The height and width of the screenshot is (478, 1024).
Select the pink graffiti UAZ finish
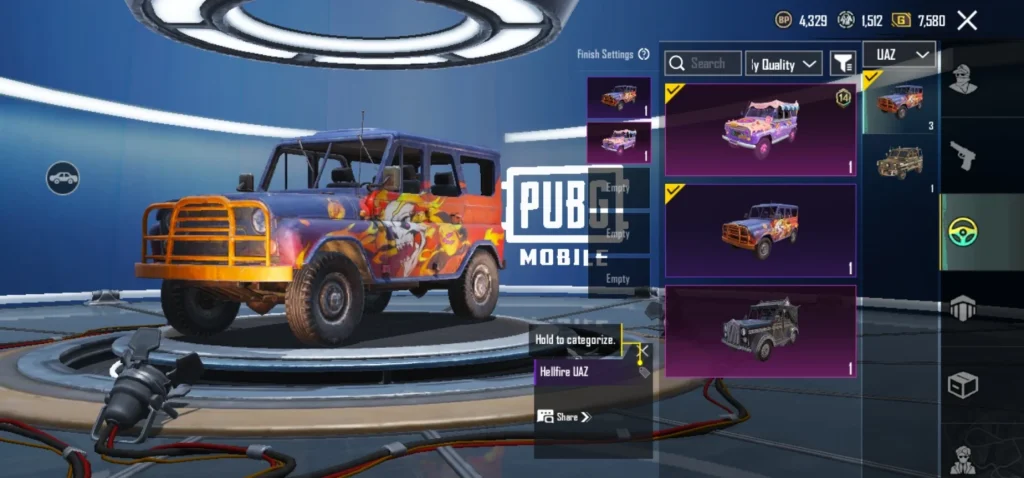click(x=760, y=130)
